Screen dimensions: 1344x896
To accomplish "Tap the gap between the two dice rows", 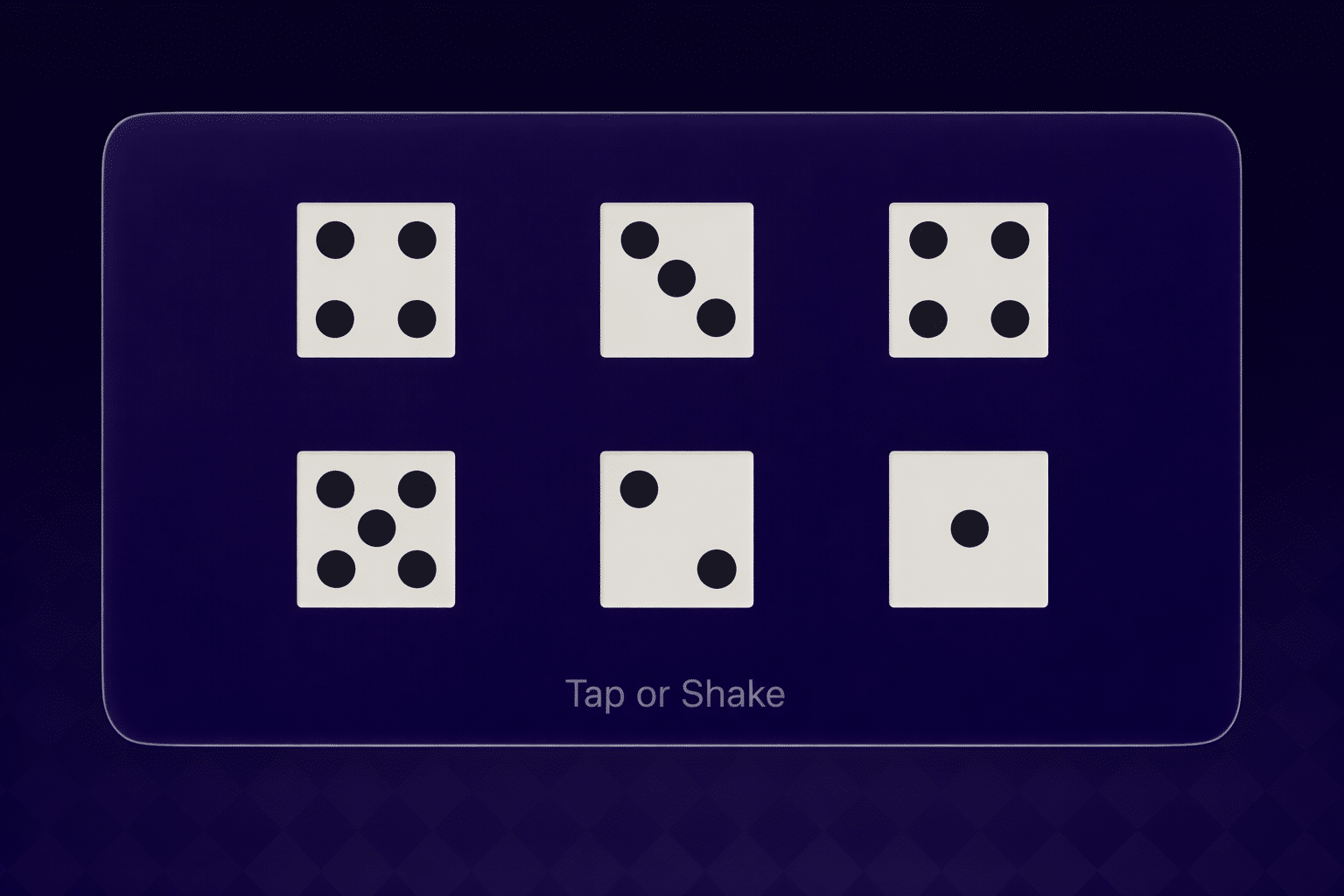I will [x=672, y=404].
